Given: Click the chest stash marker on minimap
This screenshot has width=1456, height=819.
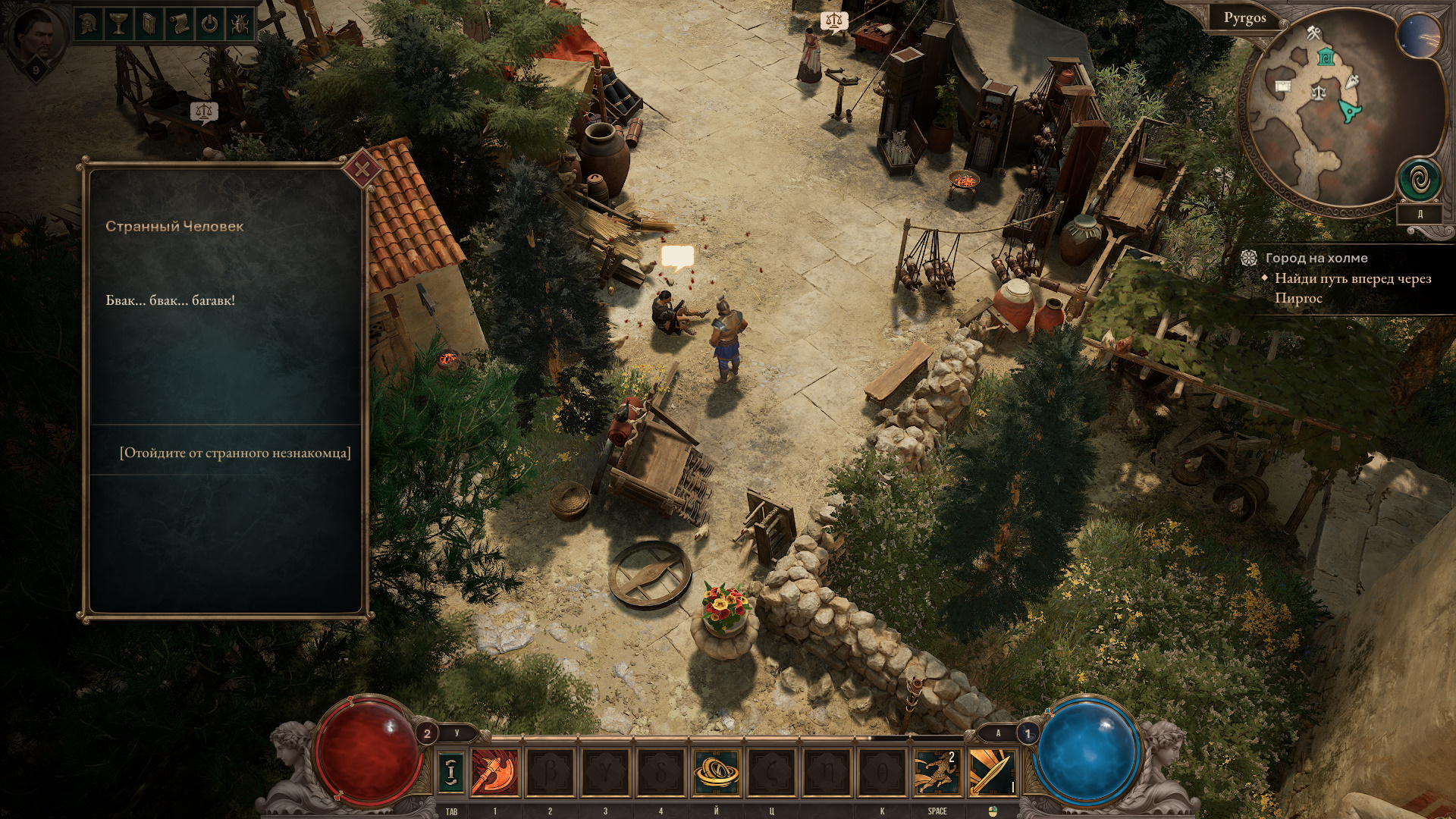Looking at the screenshot, I should 1283,86.
